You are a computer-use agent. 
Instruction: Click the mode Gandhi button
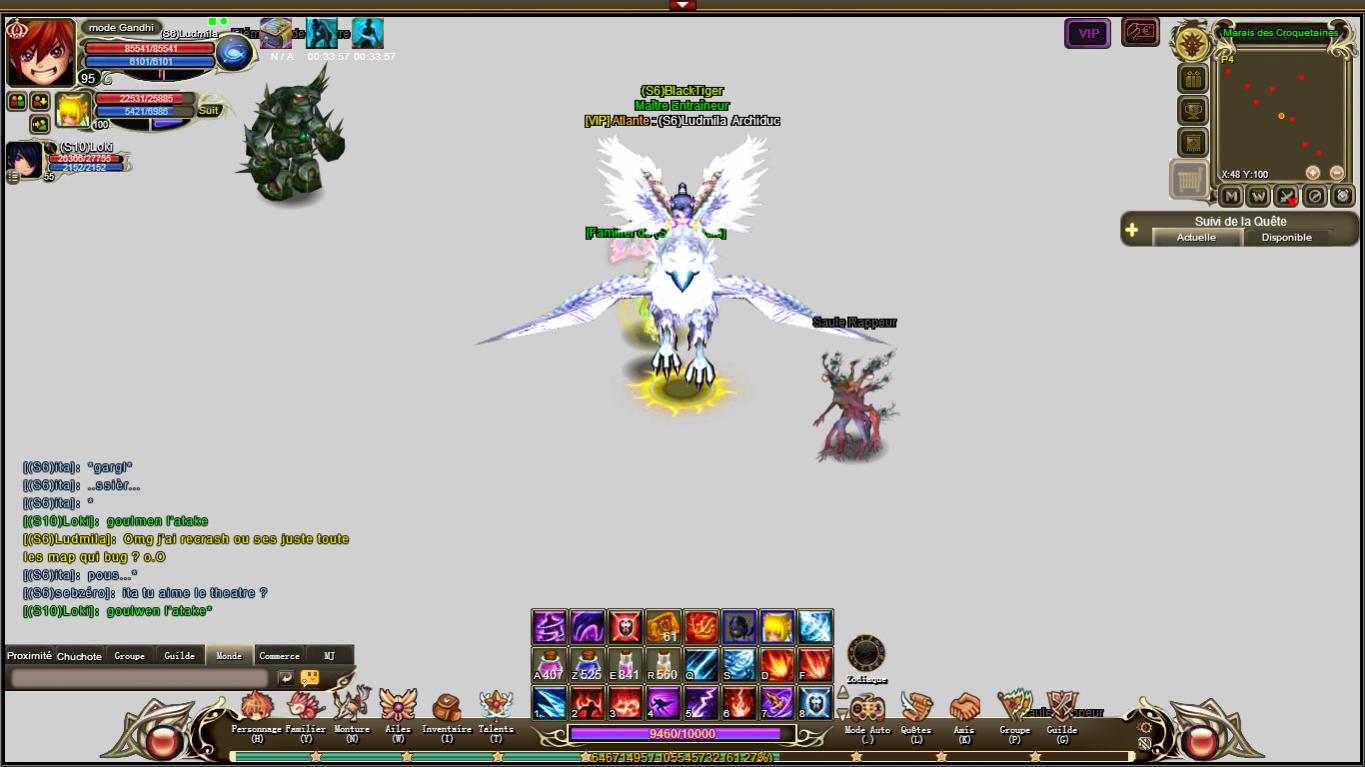click(x=121, y=28)
